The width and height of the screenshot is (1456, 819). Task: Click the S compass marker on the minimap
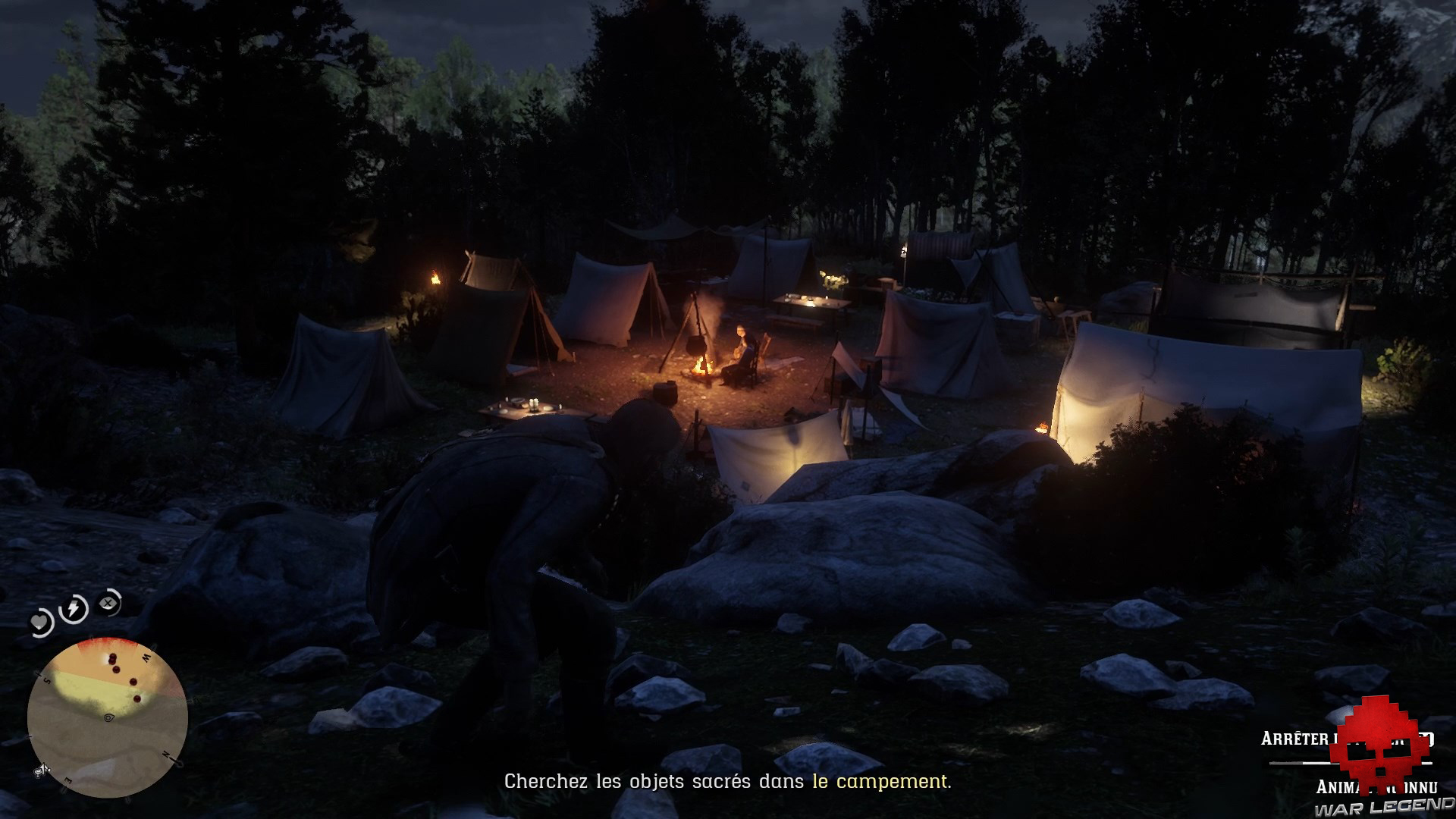tap(46, 681)
